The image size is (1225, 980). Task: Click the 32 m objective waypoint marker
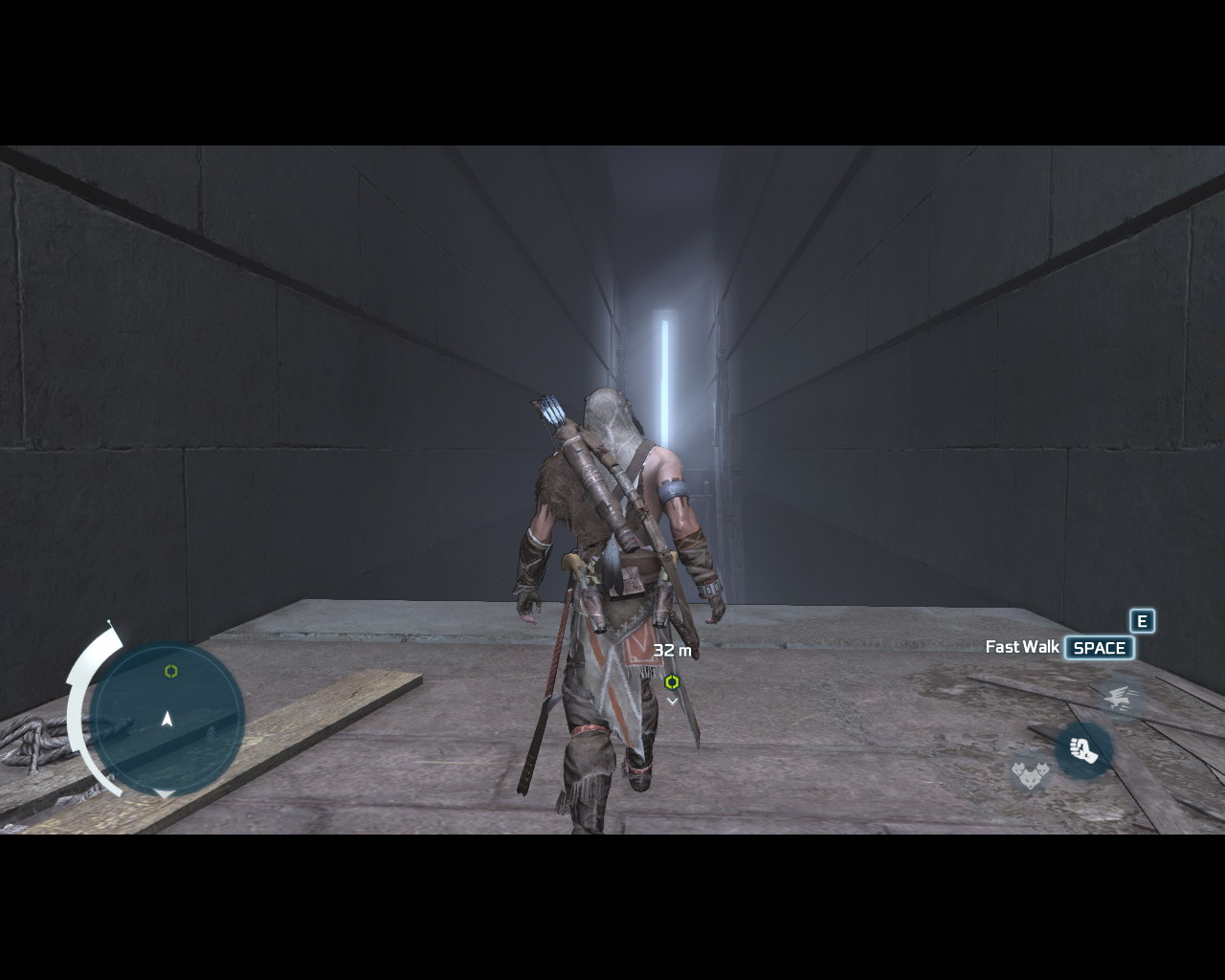point(672,682)
